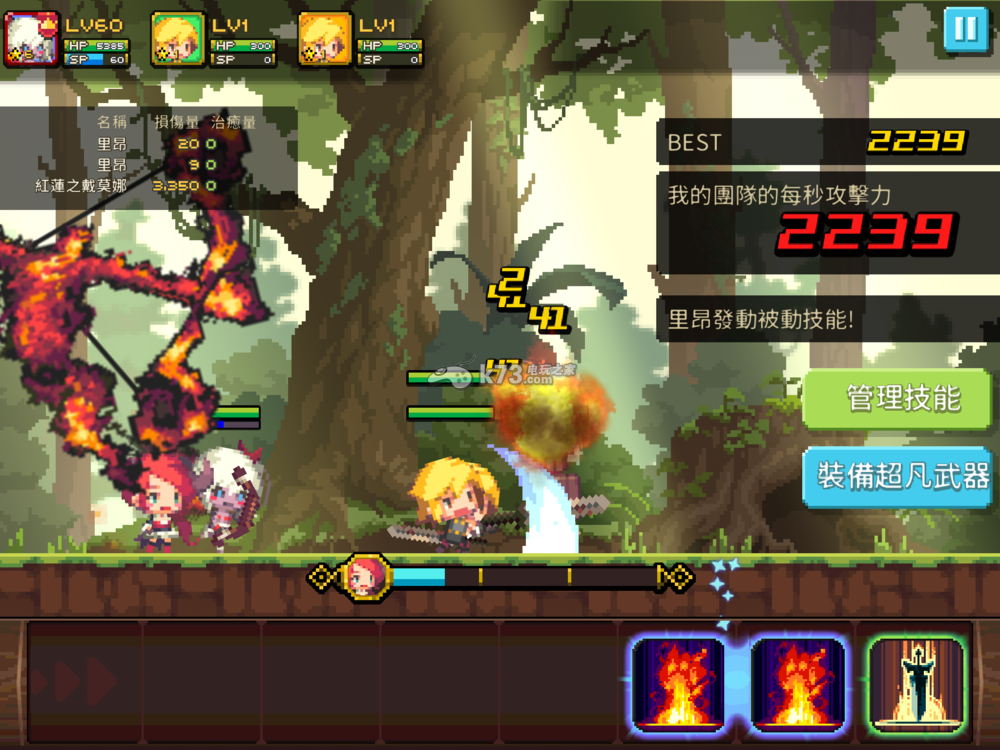Pause the game with the pause button
The image size is (1000, 750).
965,28
